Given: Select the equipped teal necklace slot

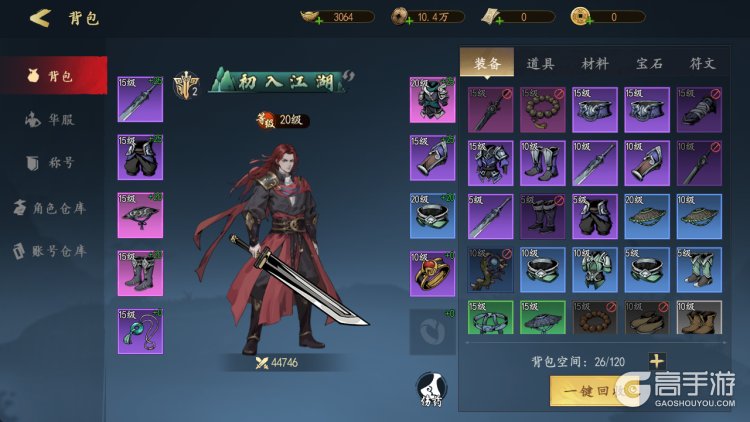Looking at the screenshot, I should (x=140, y=331).
